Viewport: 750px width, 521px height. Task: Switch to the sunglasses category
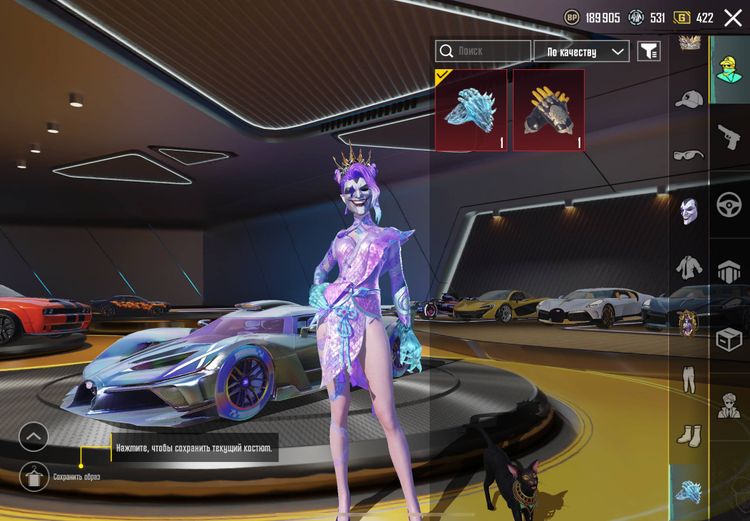(689, 154)
